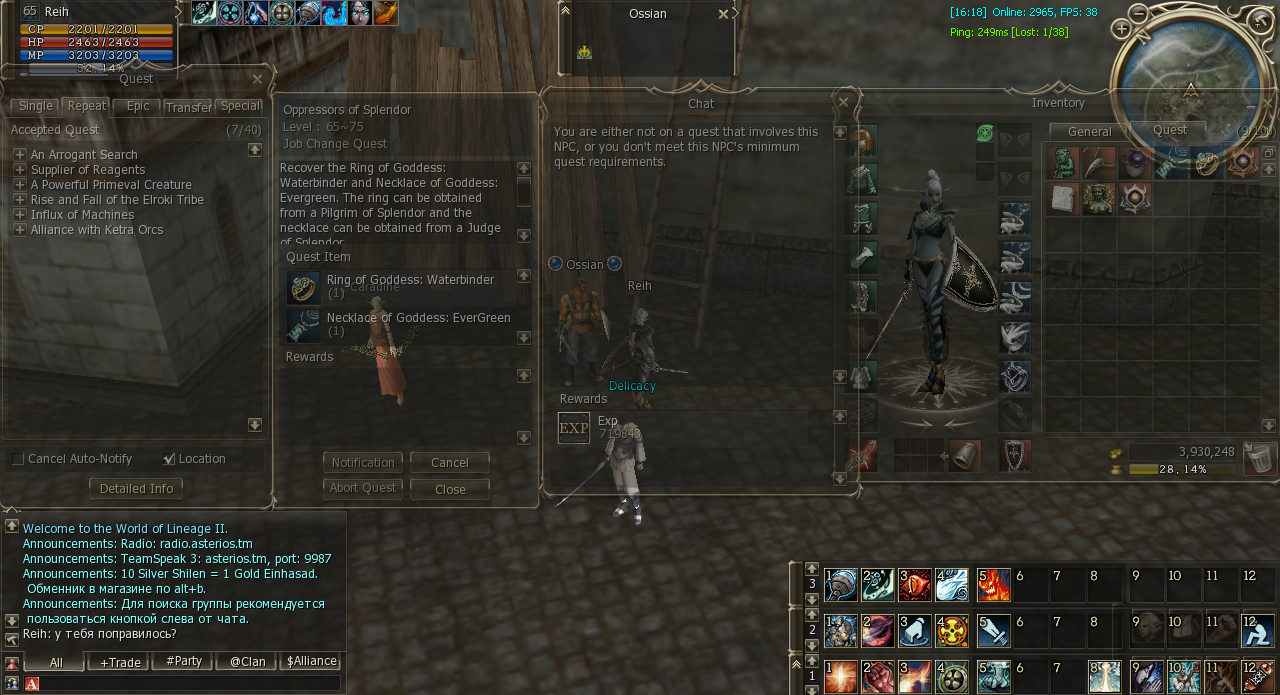1280x695 pixels.
Task: Switch to the @Clan chat tab
Action: point(246,661)
